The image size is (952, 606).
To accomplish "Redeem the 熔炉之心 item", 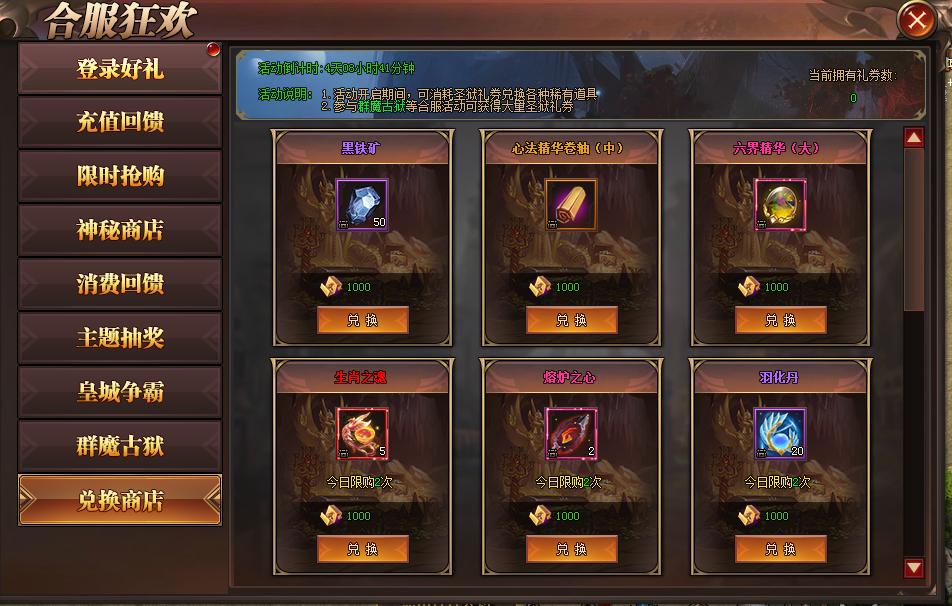I will pyautogui.click(x=571, y=549).
